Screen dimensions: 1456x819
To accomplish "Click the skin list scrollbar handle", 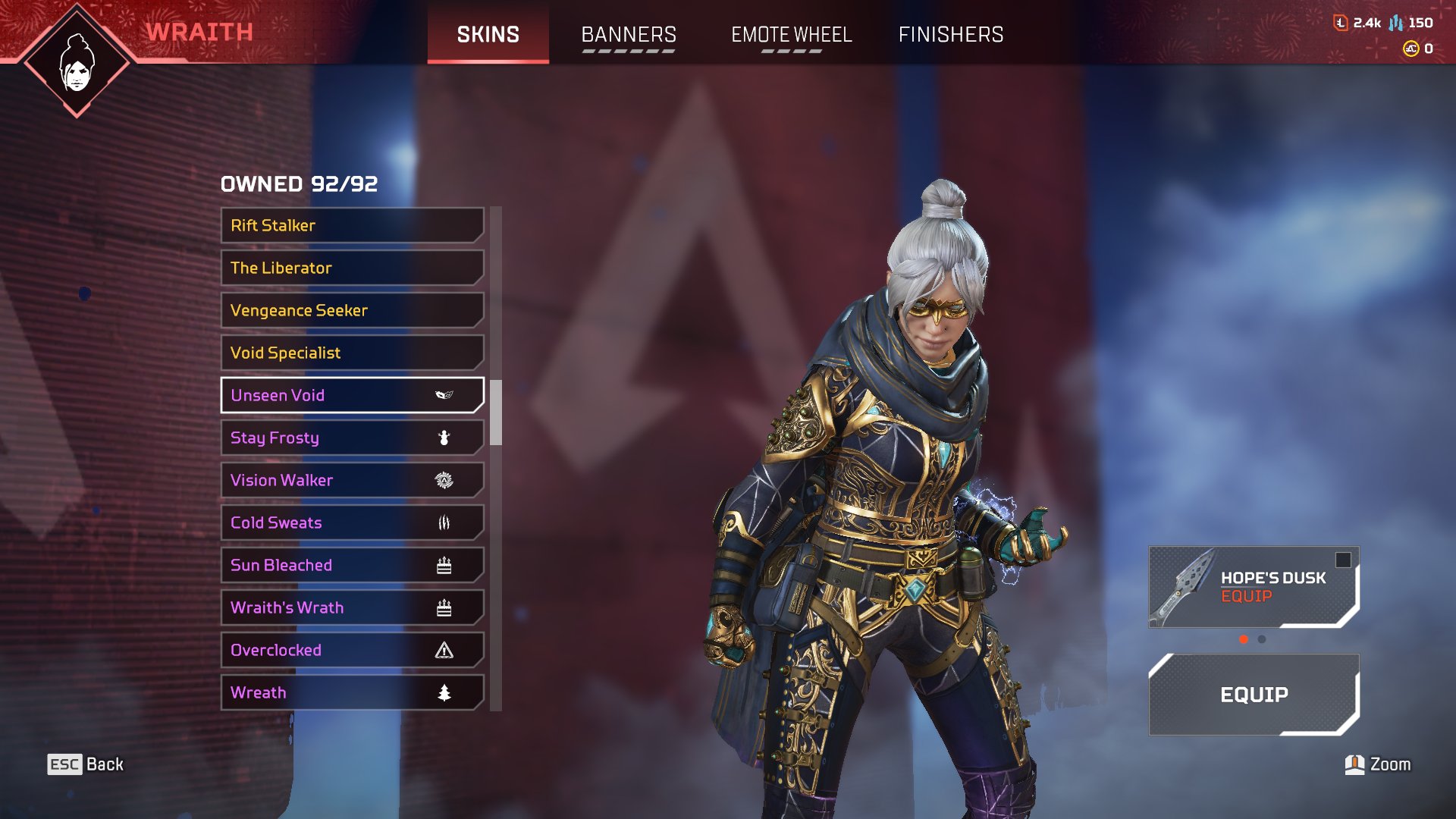I will tap(496, 412).
